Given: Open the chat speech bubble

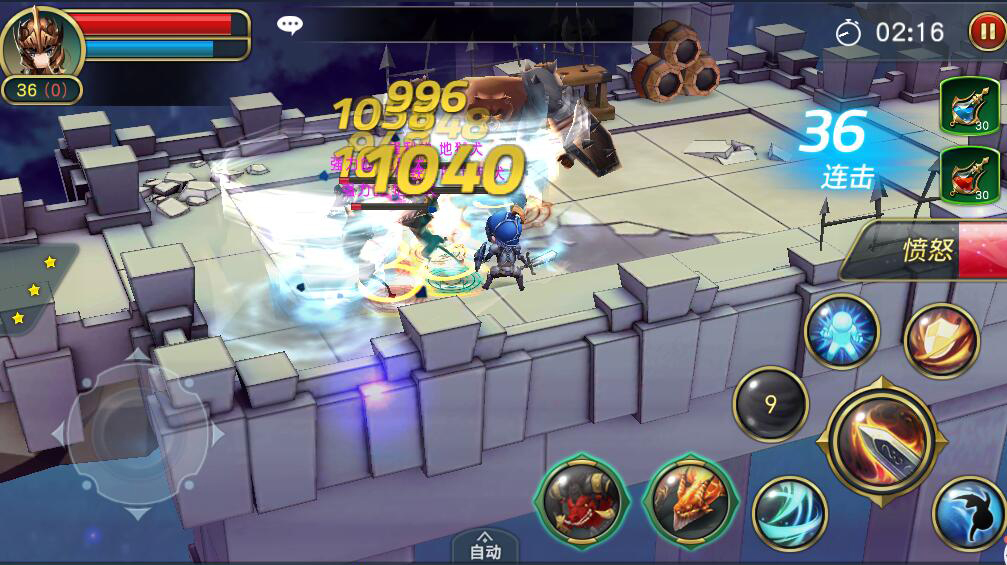Looking at the screenshot, I should tap(290, 26).
